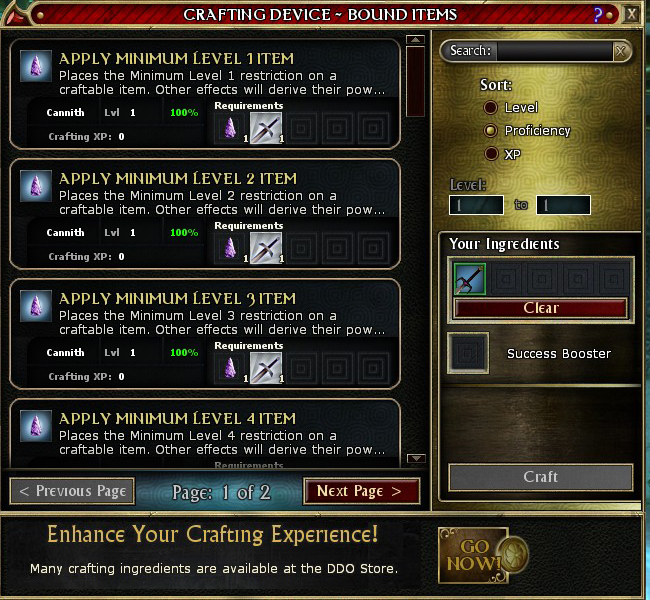Select the weapon in Your Ingredients
Screen dimensions: 650x600
pos(470,279)
